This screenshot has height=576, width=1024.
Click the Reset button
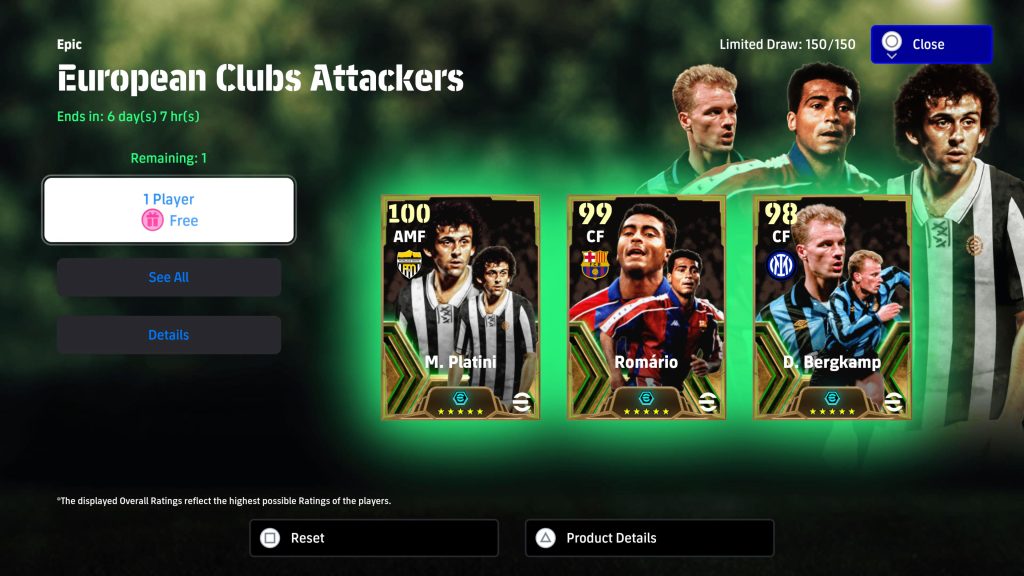click(x=373, y=538)
